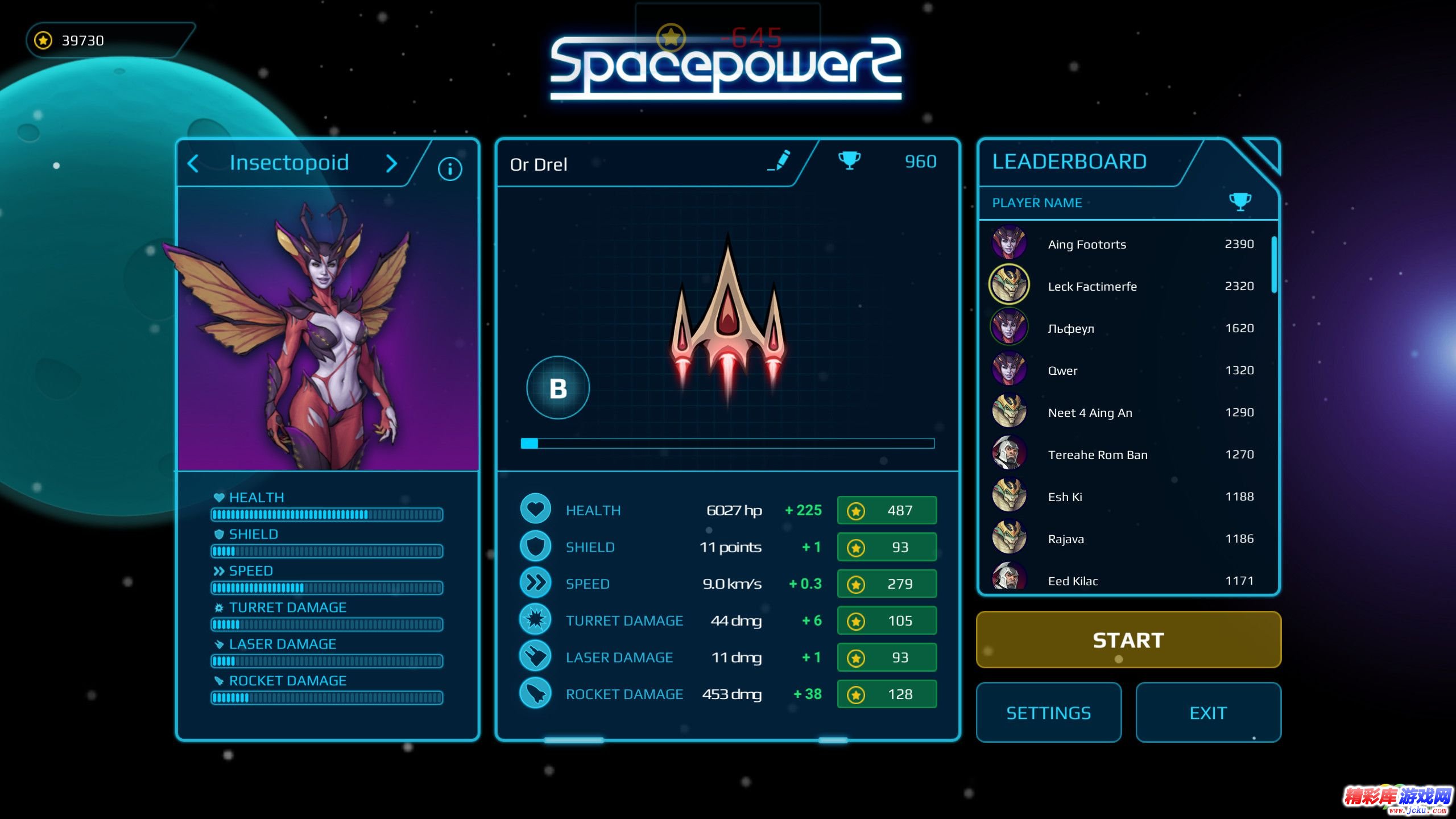Upgrade Turret Damage for 105 coins

point(886,621)
